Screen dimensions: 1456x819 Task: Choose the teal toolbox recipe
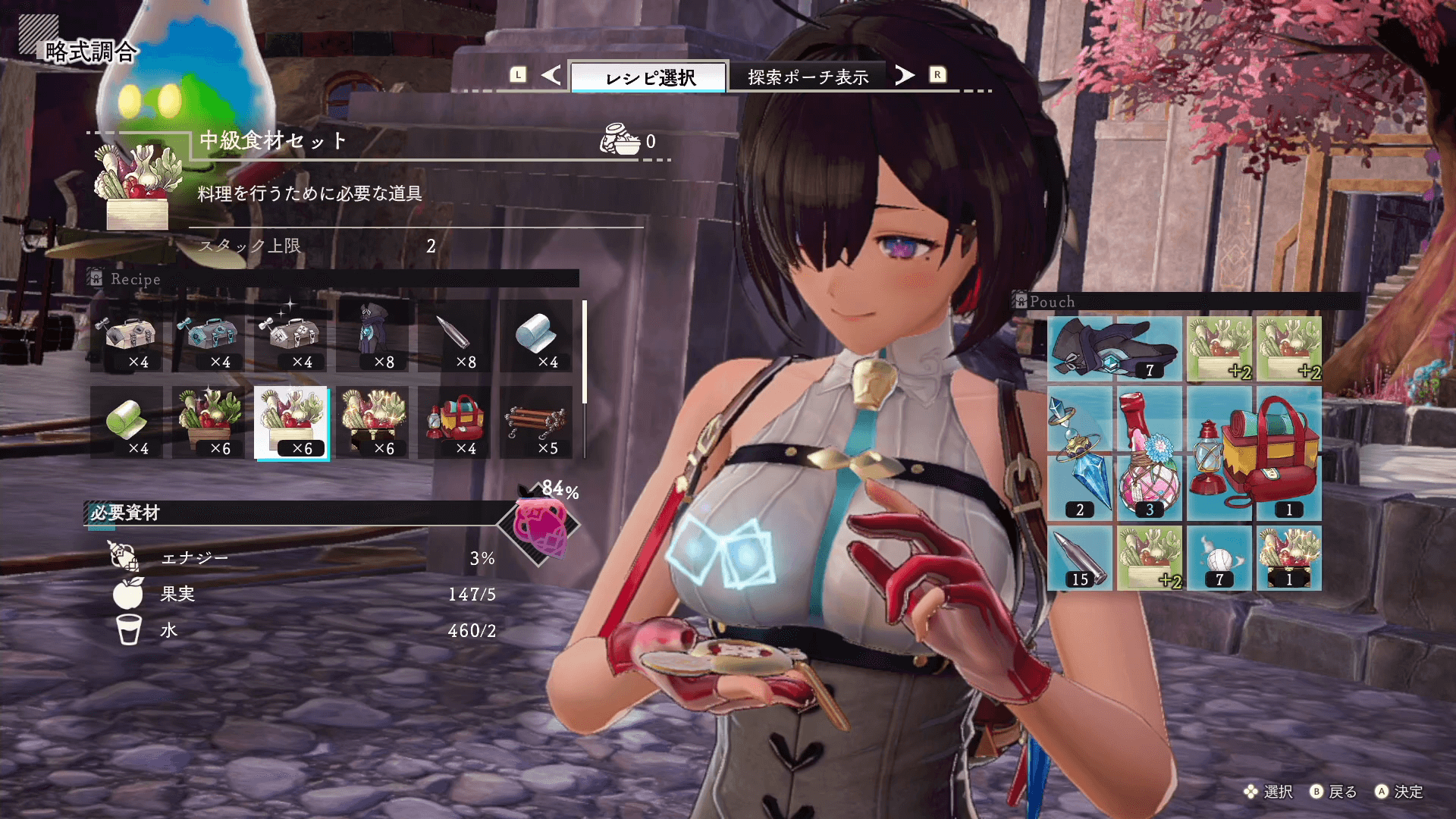point(209,336)
